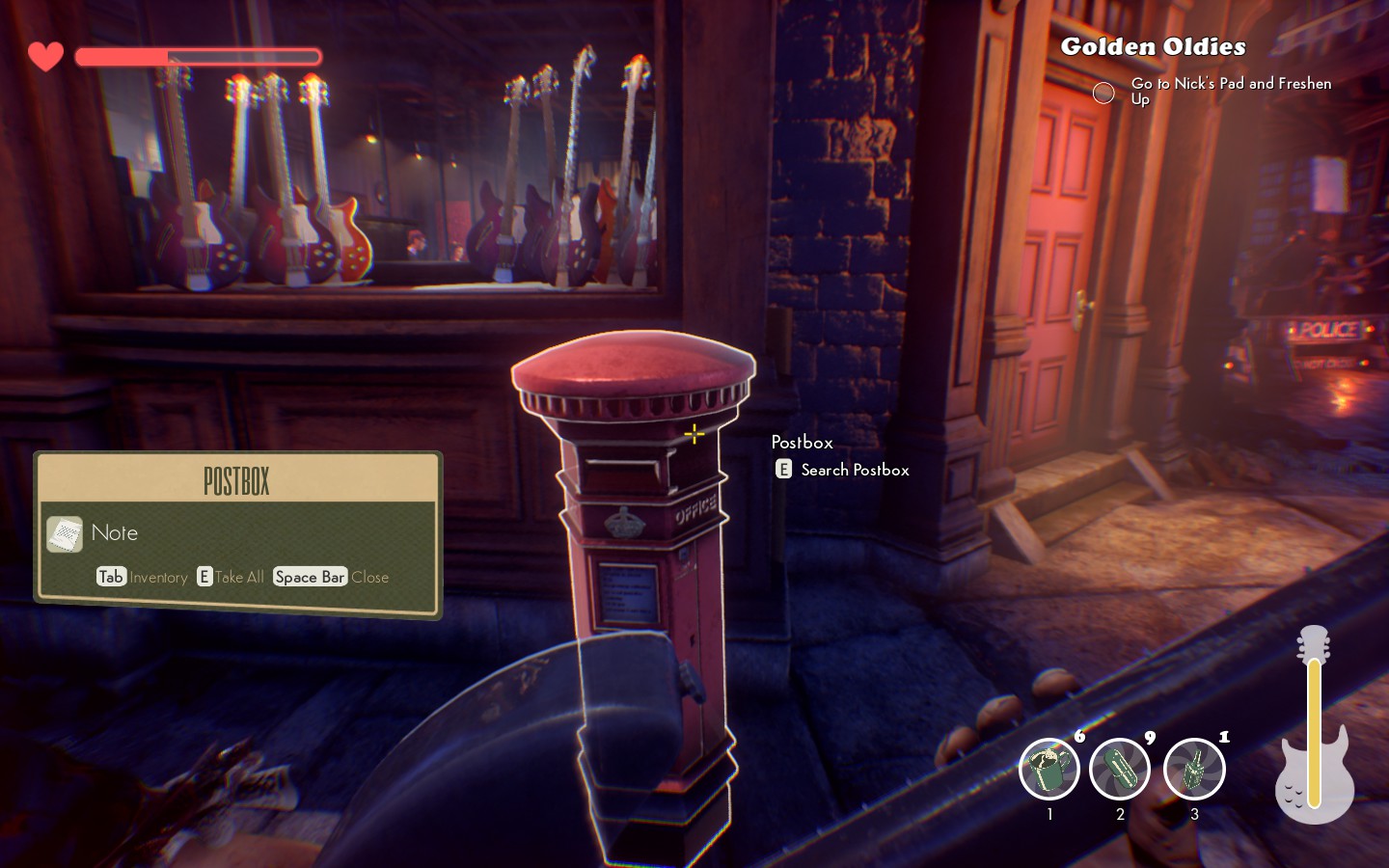Choose the green bottle quick slot

[1194, 770]
